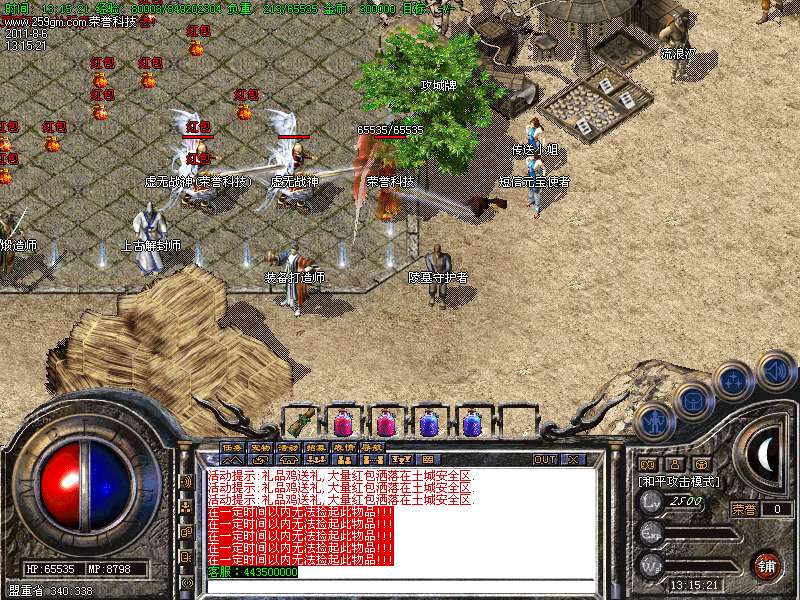This screenshot has width=800, height=600.
Task: Close with the X button beside OUT
Action: pos(573,460)
